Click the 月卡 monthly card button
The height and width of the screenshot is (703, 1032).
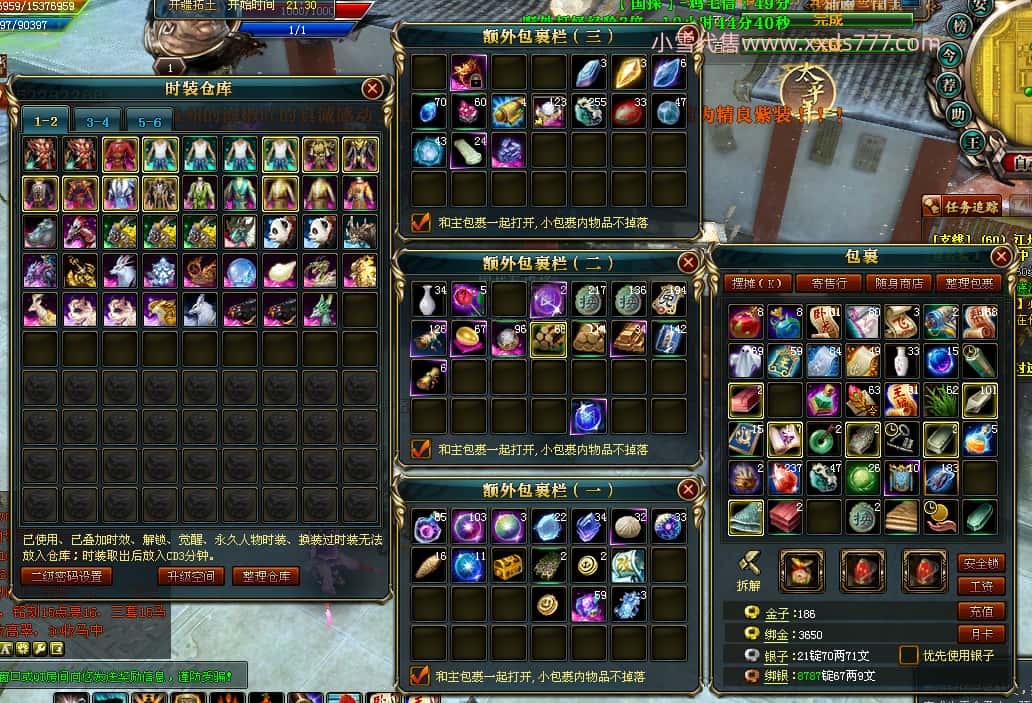[981, 633]
